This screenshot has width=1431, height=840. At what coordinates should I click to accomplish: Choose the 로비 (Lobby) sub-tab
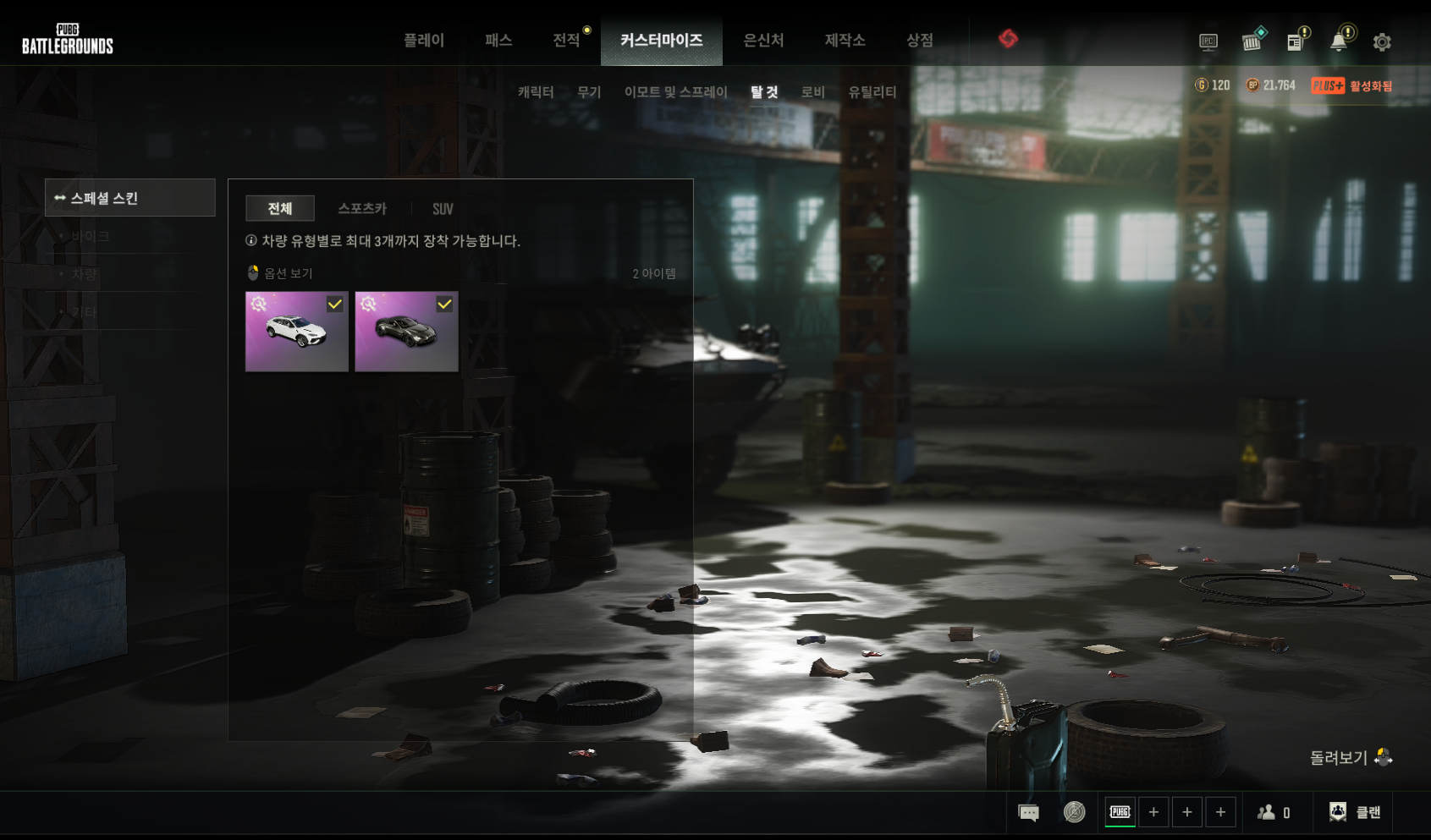coord(813,92)
